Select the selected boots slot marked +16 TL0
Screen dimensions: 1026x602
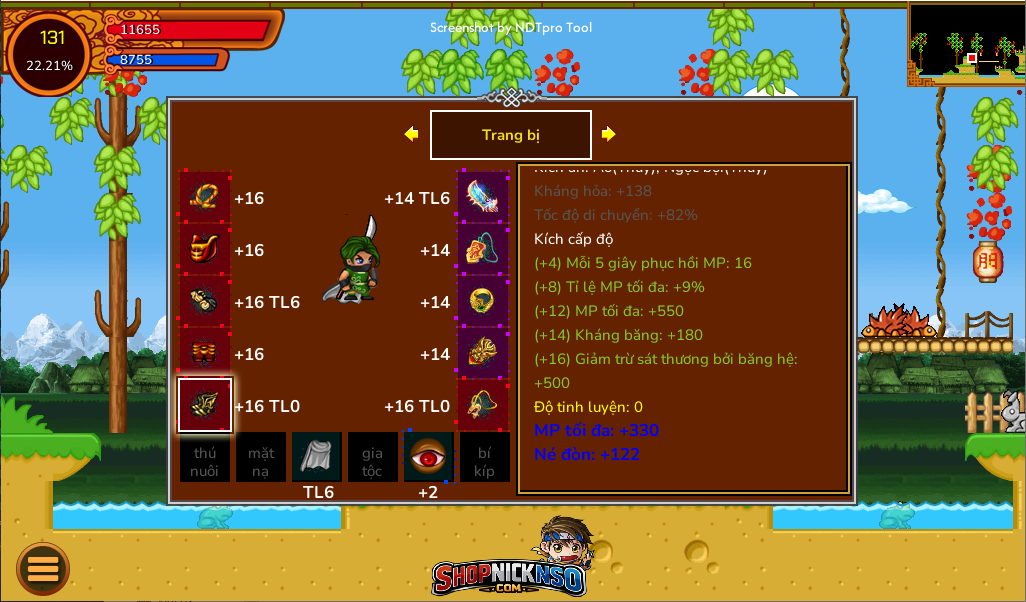pos(205,405)
